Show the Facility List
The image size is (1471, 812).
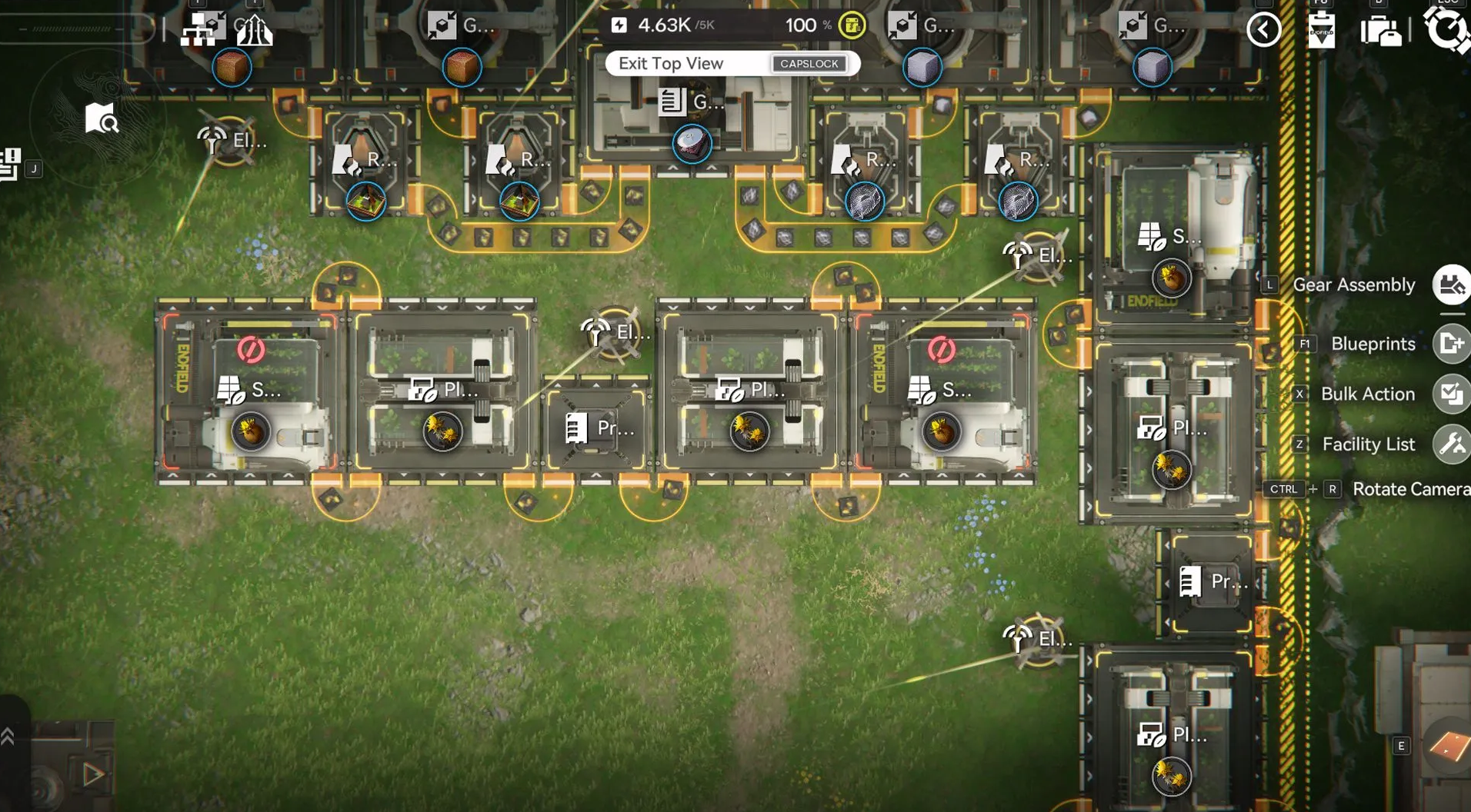[x=1451, y=444]
